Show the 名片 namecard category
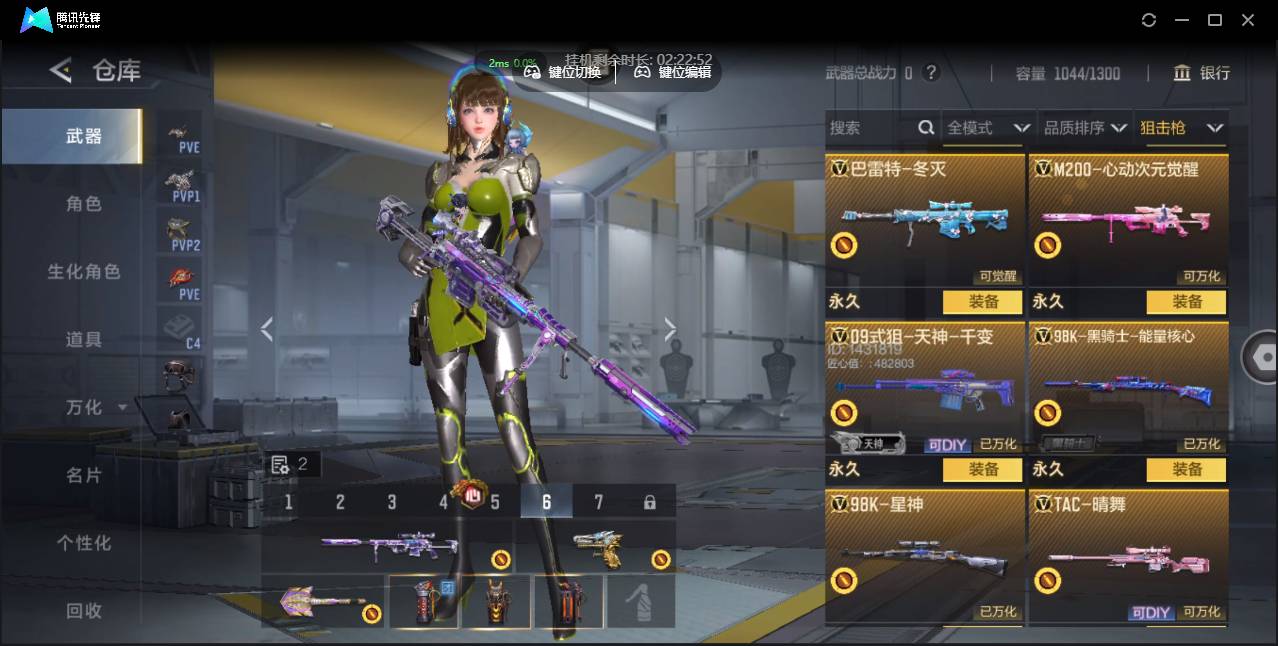Viewport: 1278px width, 646px height. (83, 476)
